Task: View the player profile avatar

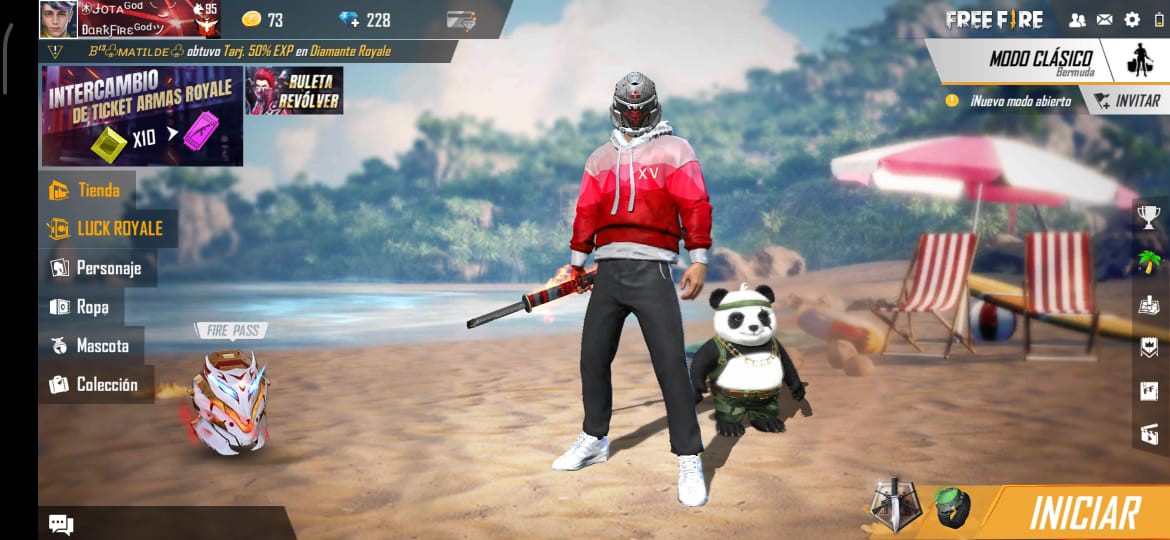Action: 58,19
